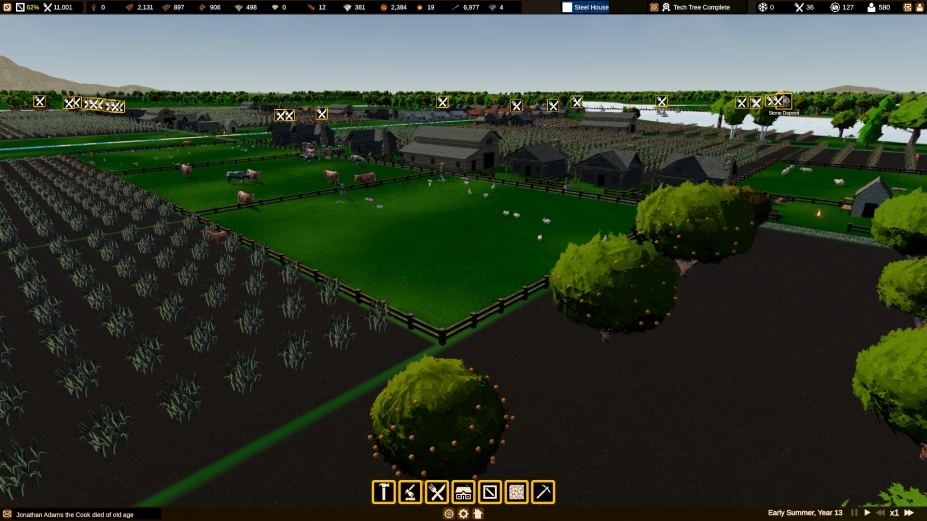Pause the game speed
The width and height of the screenshot is (927, 521).
pos(854,513)
